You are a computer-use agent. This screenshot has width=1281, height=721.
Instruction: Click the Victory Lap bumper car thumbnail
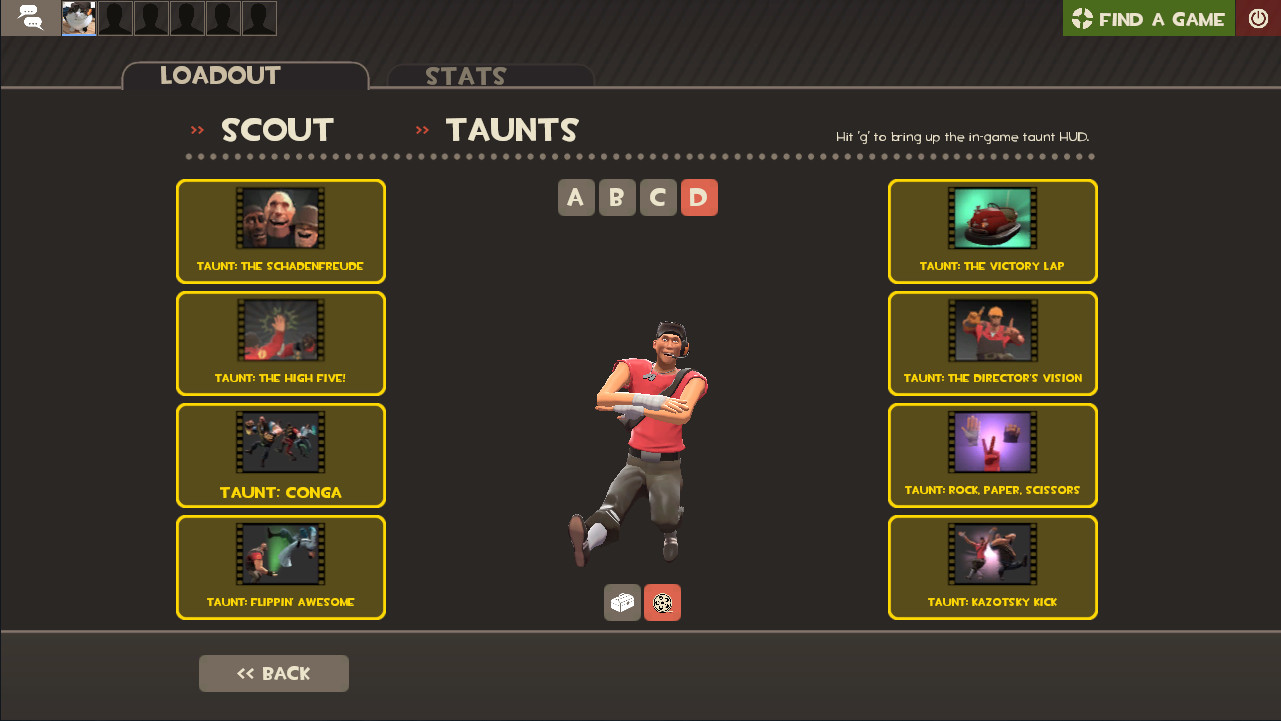click(992, 218)
